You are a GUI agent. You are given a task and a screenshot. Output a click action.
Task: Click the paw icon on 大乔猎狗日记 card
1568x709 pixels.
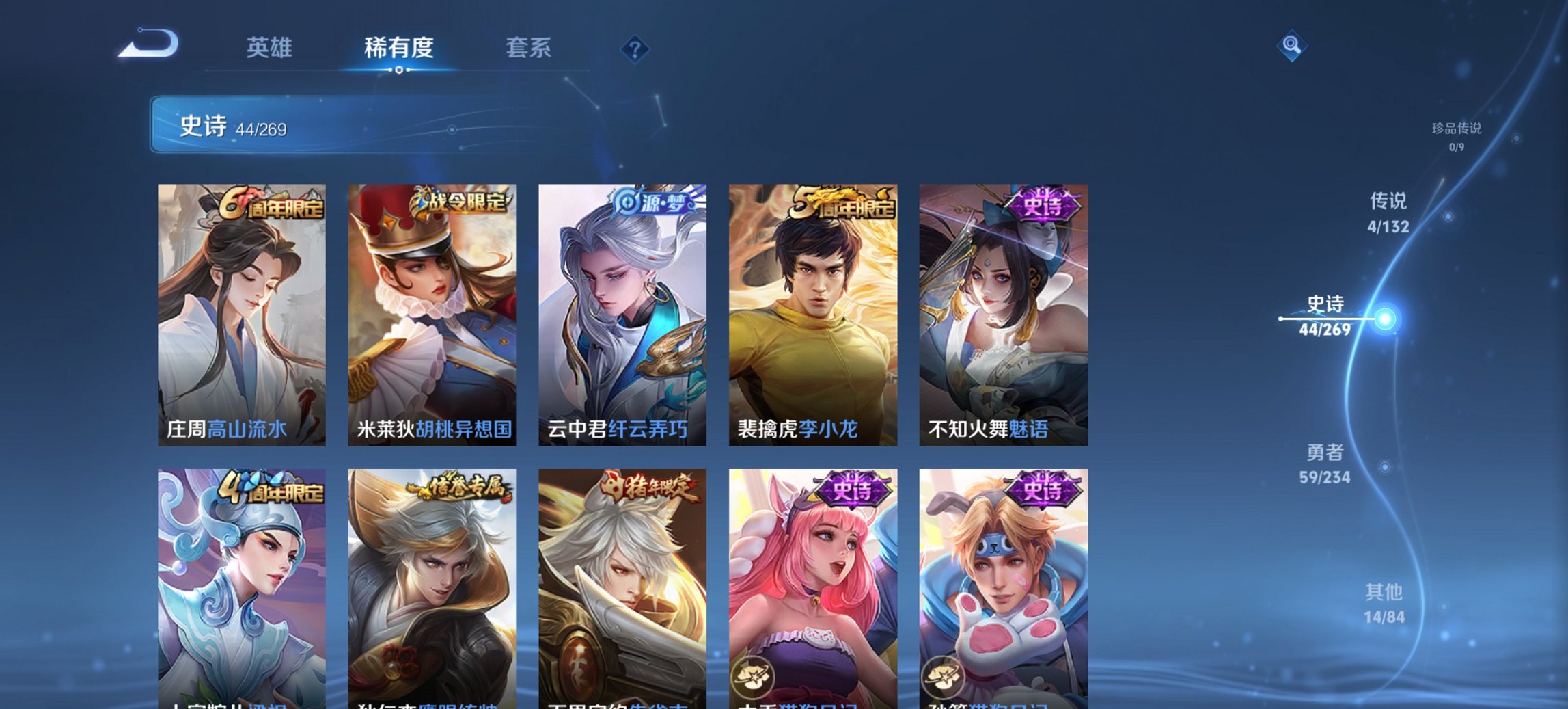pos(752,677)
